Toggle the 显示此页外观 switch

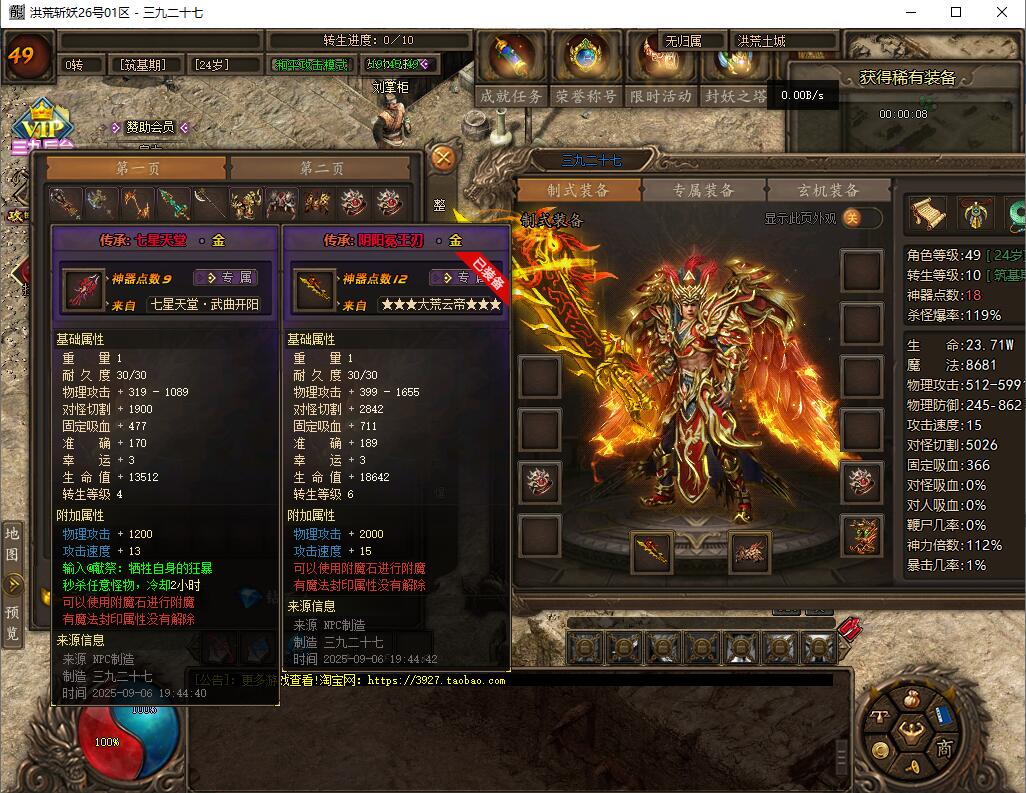coord(860,218)
